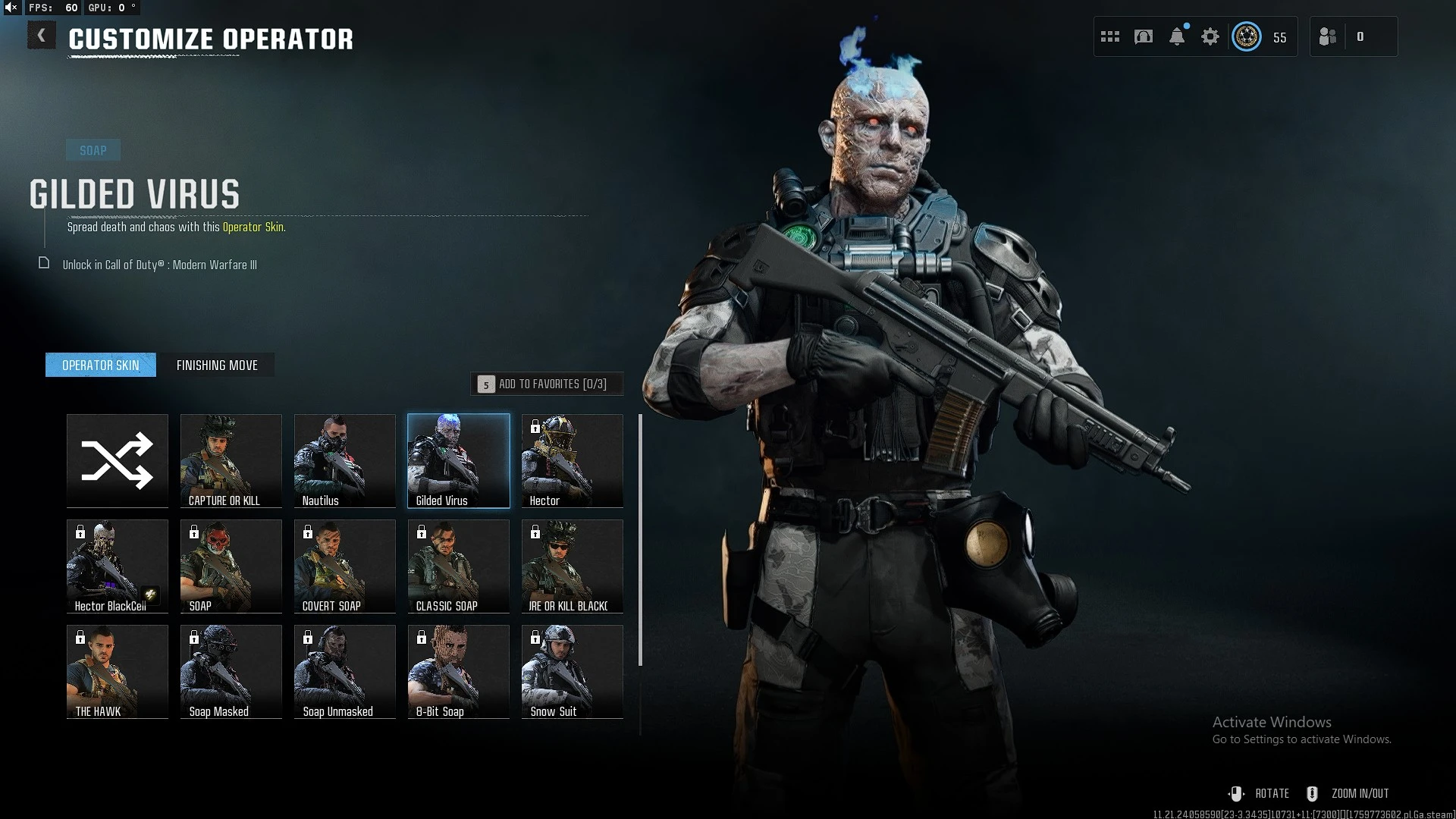1456x819 pixels.
Task: Equip the Nautilus operator skin
Action: (x=345, y=460)
